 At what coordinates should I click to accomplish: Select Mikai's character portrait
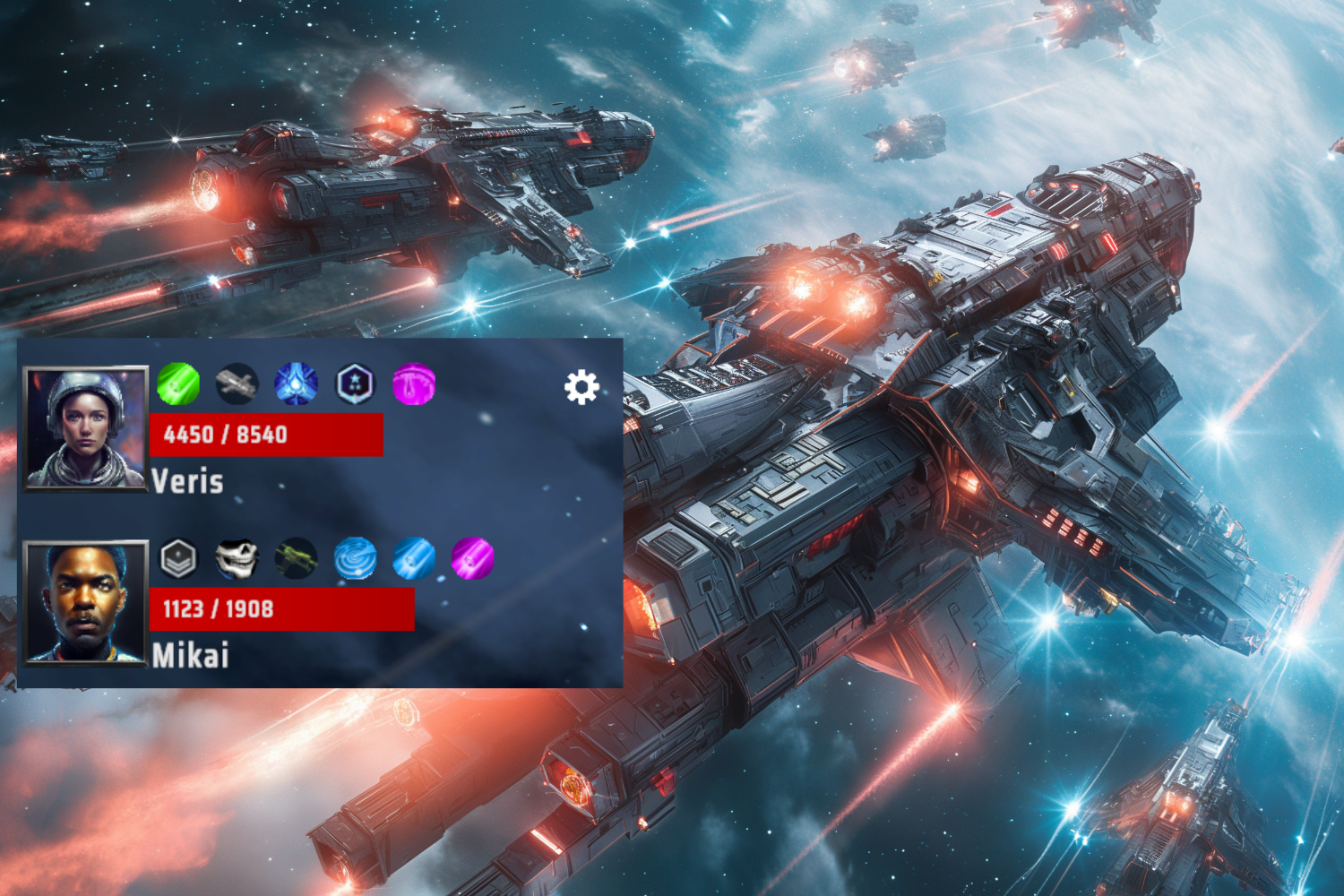coord(85,602)
